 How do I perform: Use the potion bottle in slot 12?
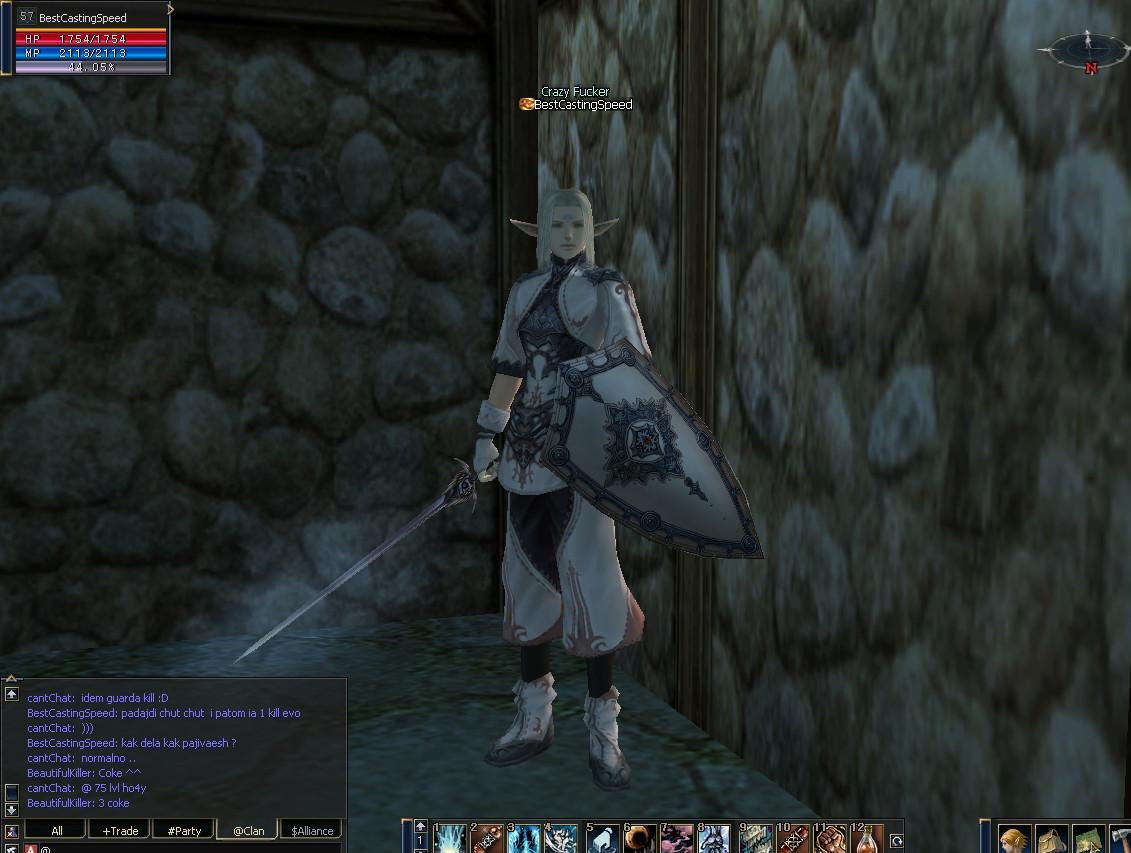tap(868, 839)
